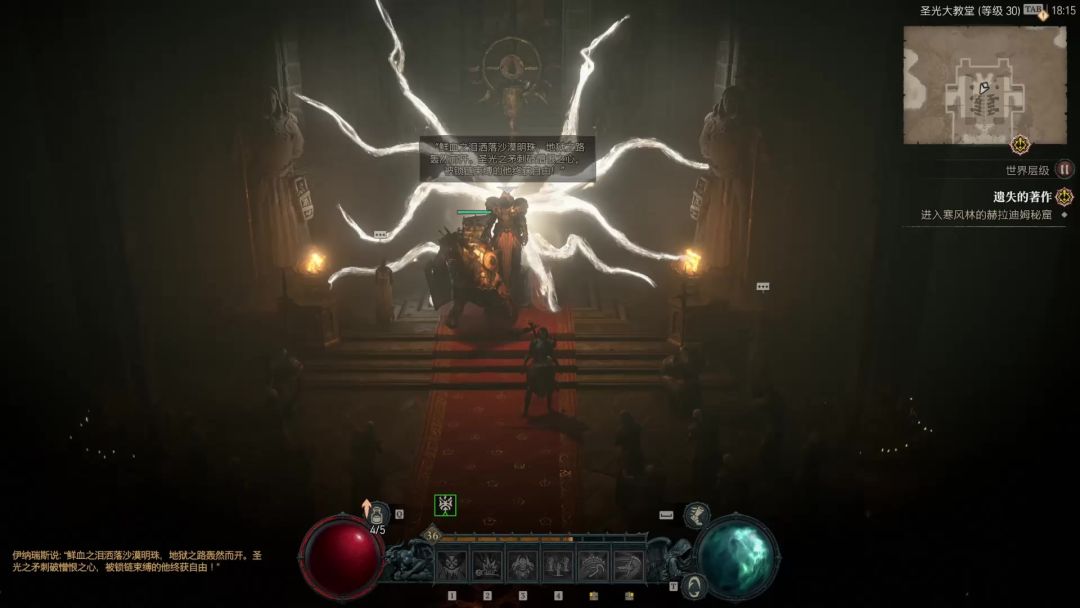
Task: Trigger the boot-shaped evade icon
Action: click(697, 515)
